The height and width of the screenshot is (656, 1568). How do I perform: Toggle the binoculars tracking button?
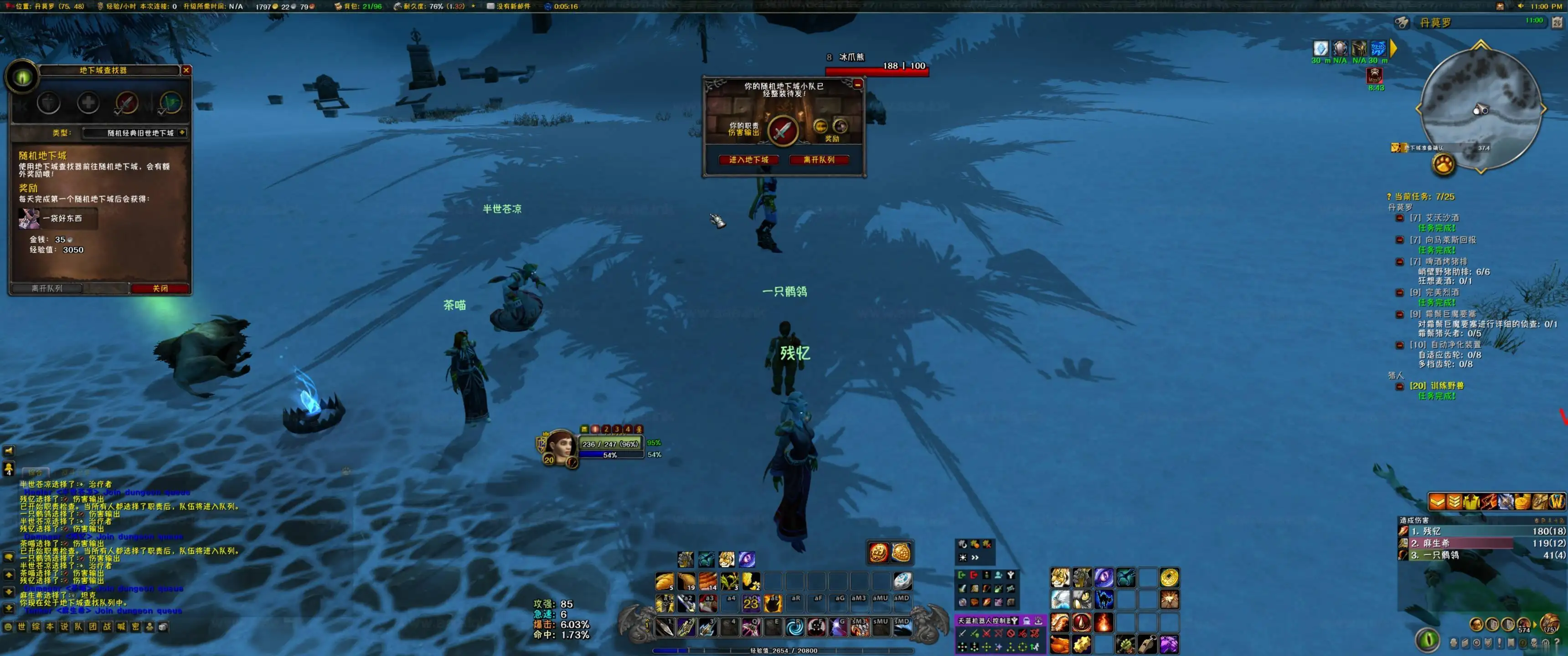1401,22
